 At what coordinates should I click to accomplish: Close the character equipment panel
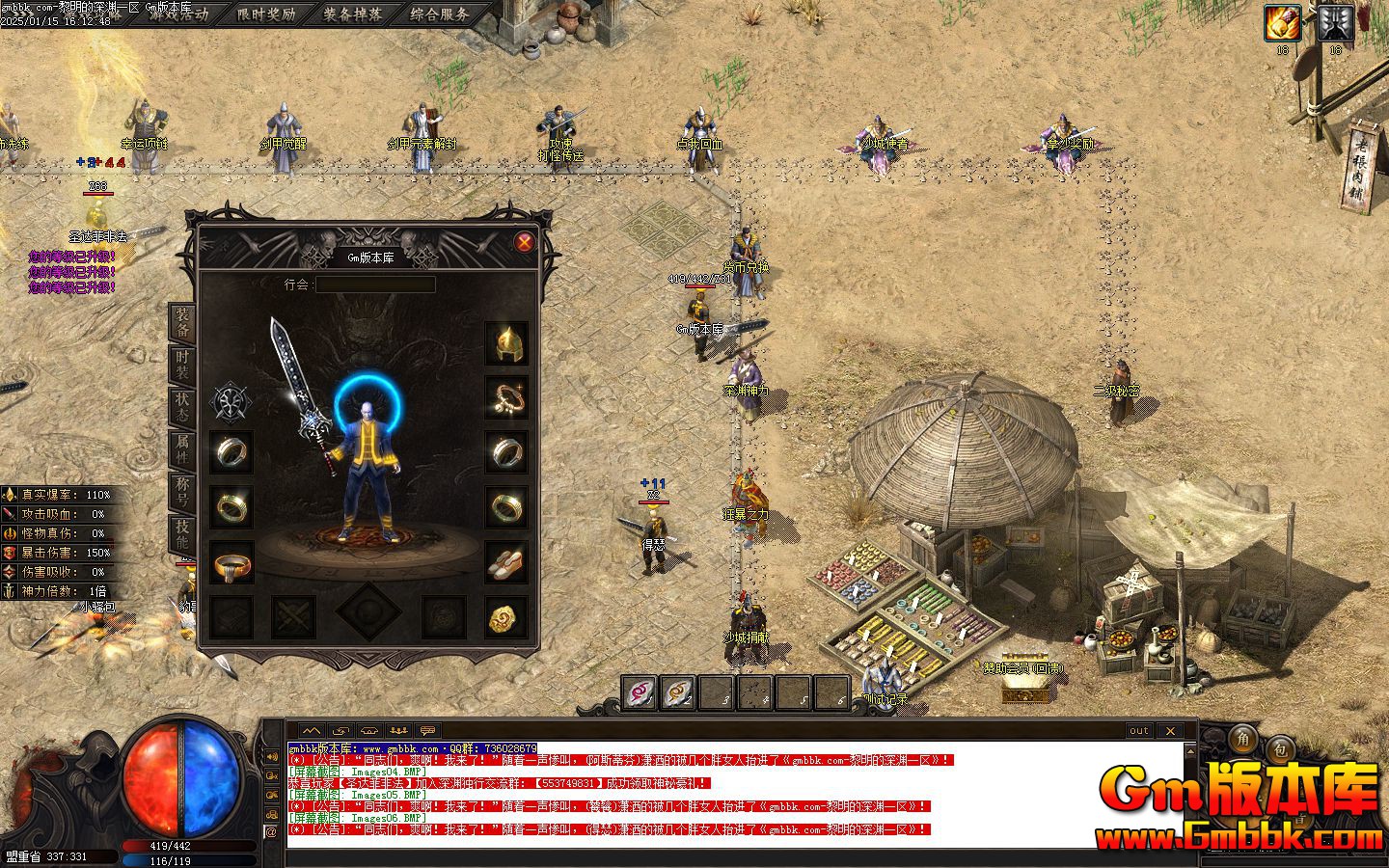point(524,242)
